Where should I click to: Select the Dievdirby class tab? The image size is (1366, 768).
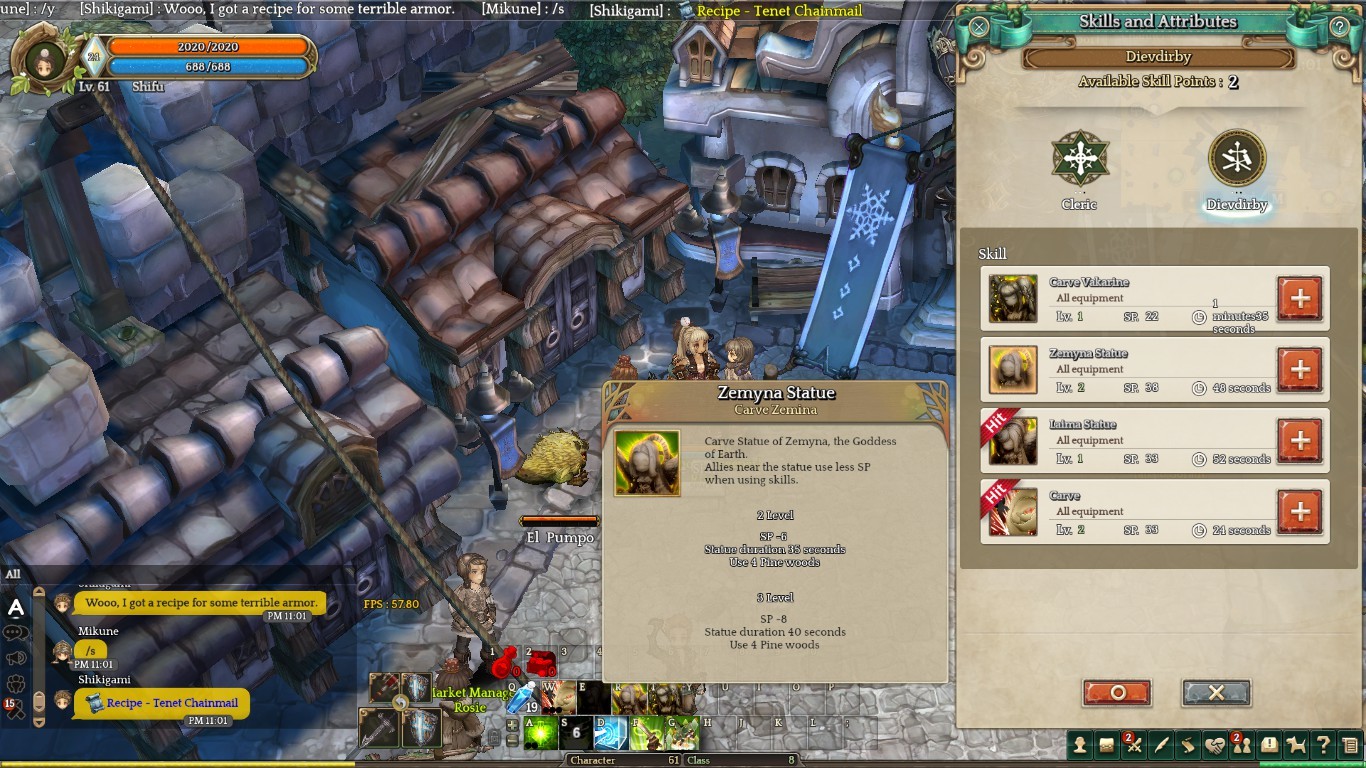[1237, 161]
